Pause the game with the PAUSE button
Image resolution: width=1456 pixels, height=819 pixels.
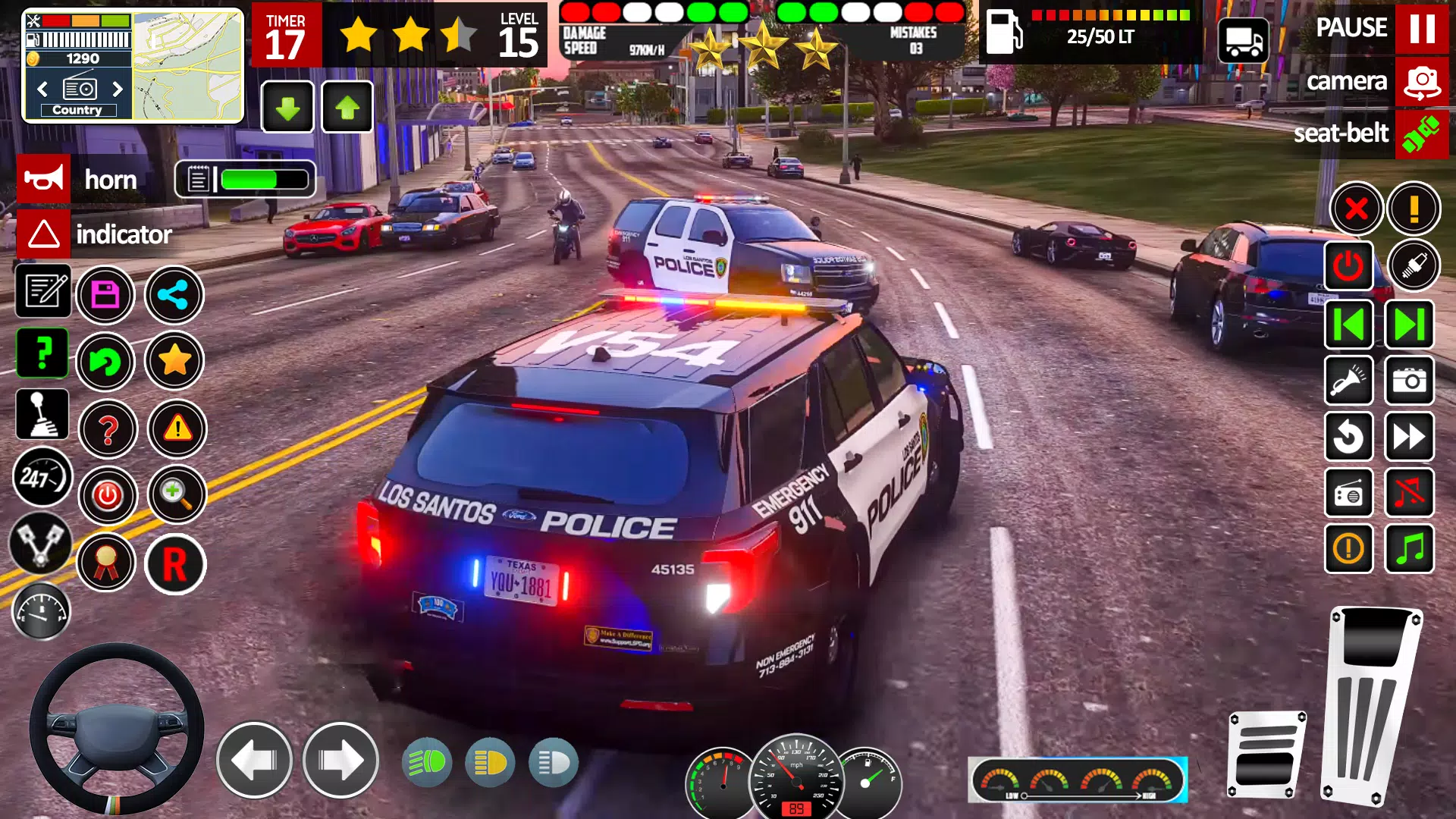coord(1421,28)
